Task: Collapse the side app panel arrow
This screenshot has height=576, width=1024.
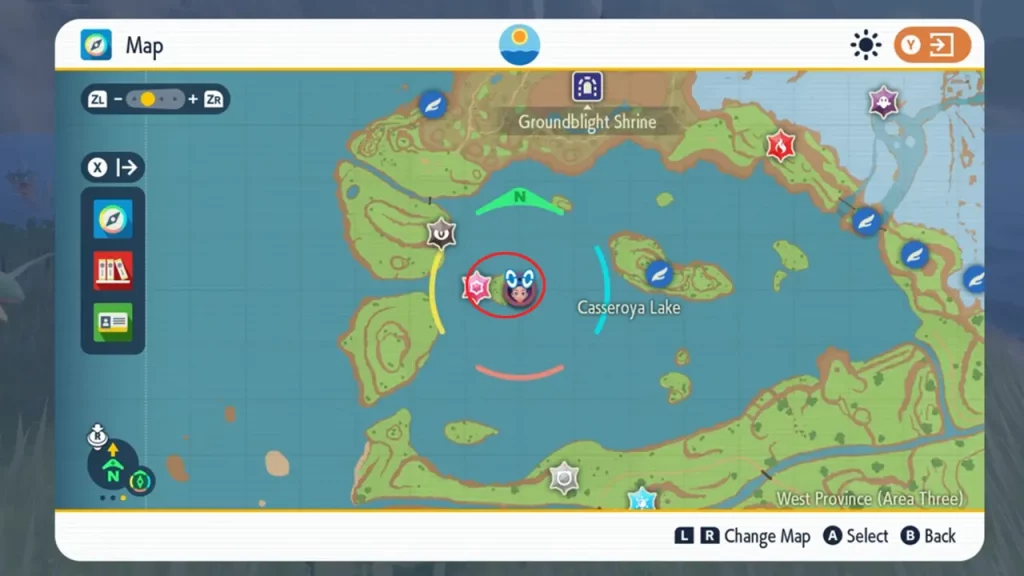Action: pos(113,167)
